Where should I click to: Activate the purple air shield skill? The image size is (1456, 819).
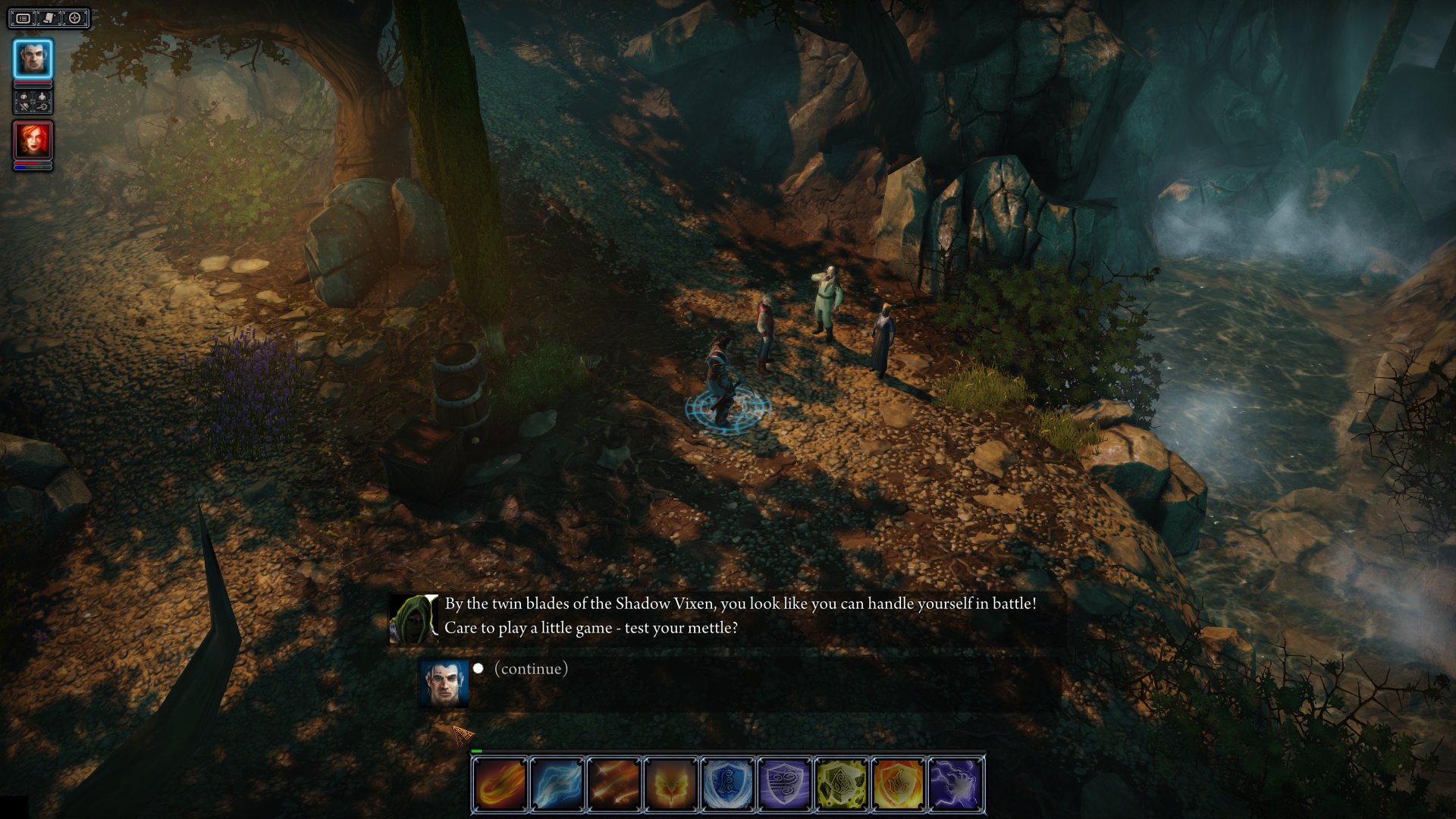[784, 784]
